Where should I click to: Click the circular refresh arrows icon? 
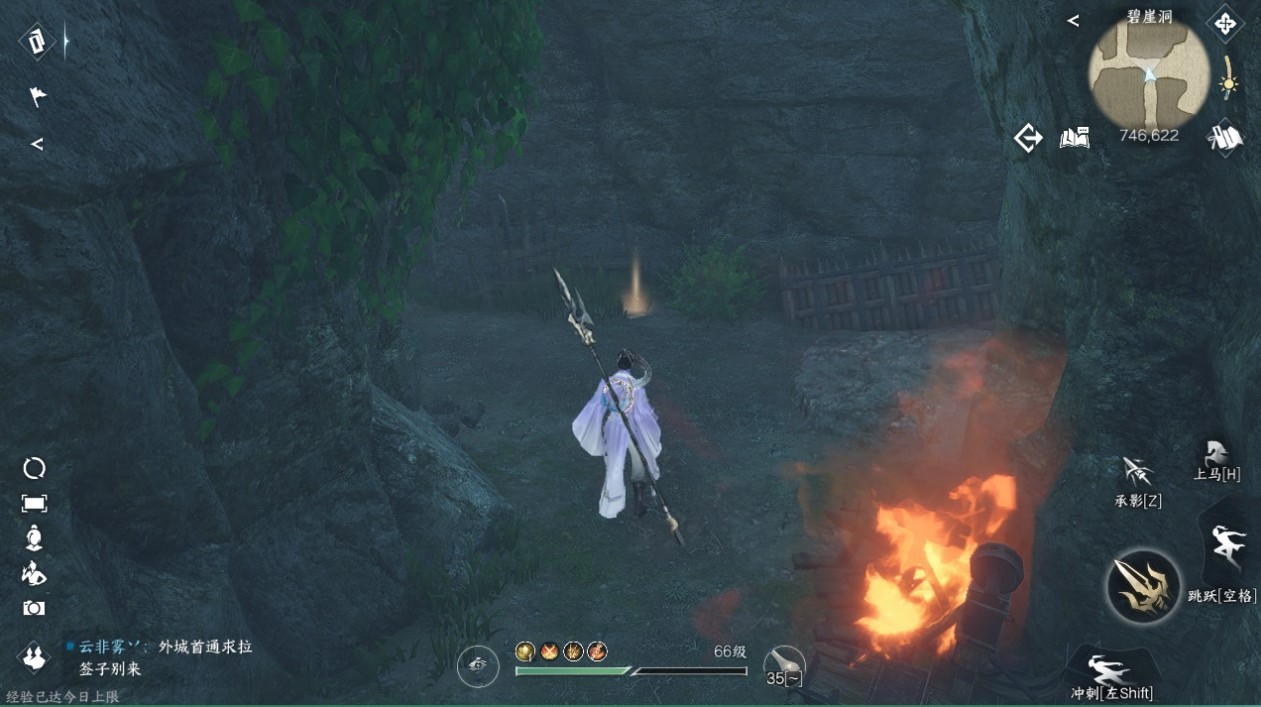click(x=34, y=468)
